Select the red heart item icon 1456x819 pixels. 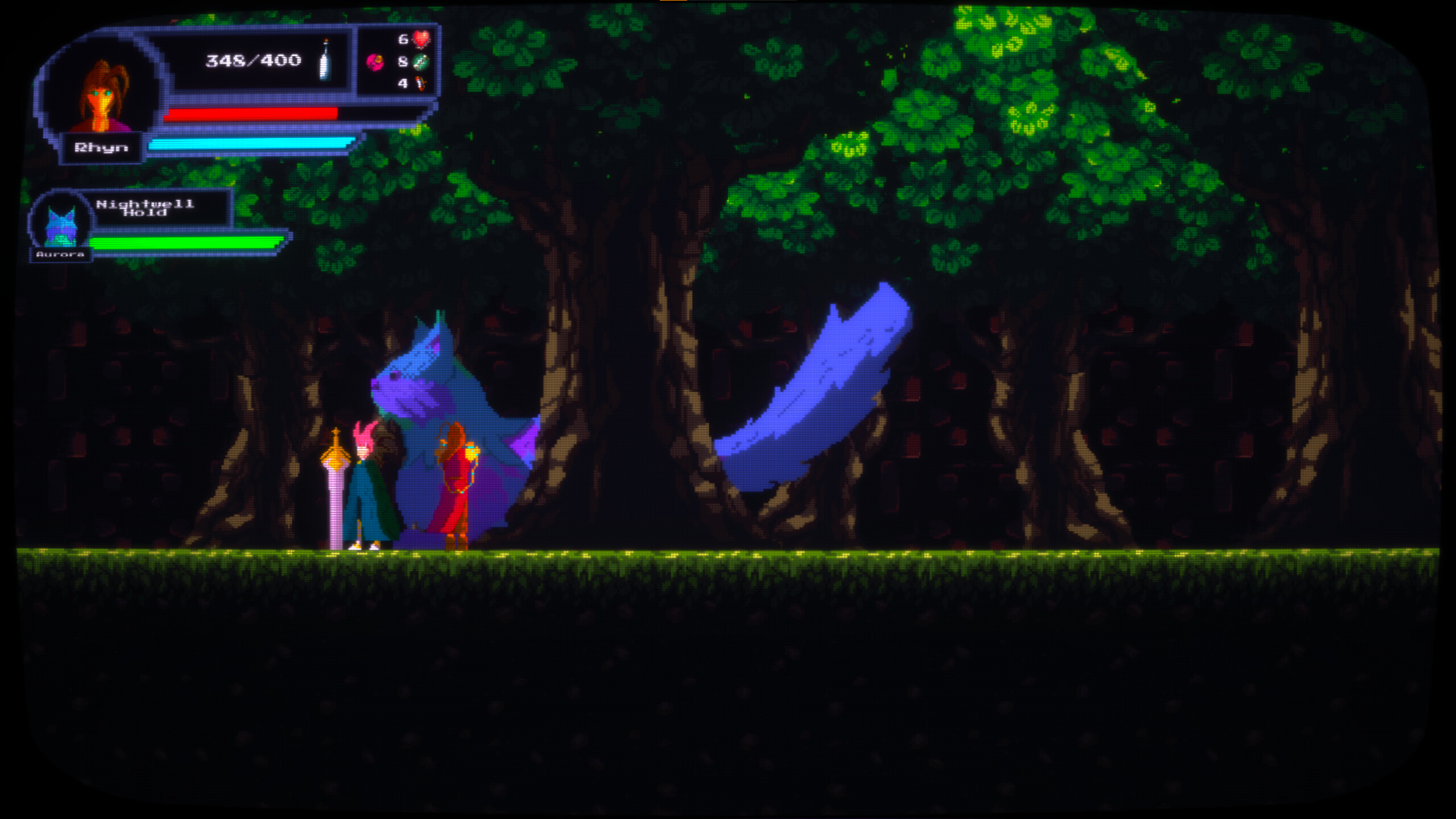tap(422, 40)
